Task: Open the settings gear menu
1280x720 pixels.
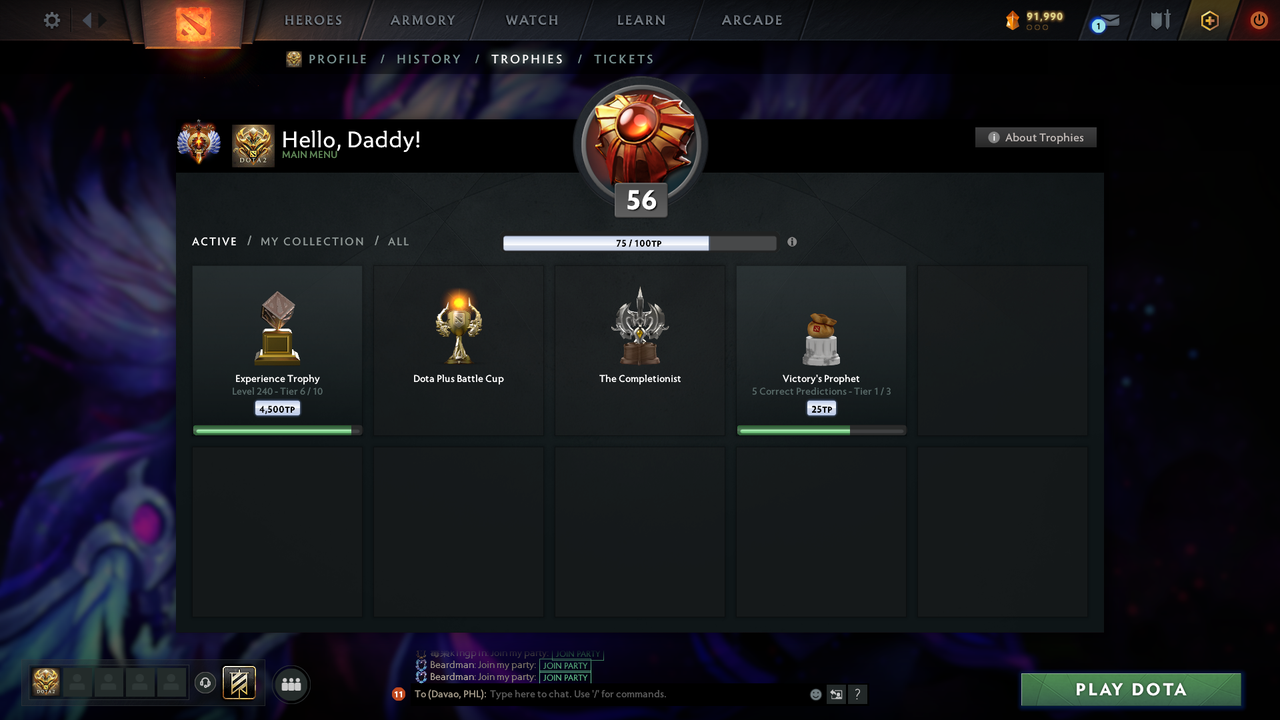Action: 51,19
